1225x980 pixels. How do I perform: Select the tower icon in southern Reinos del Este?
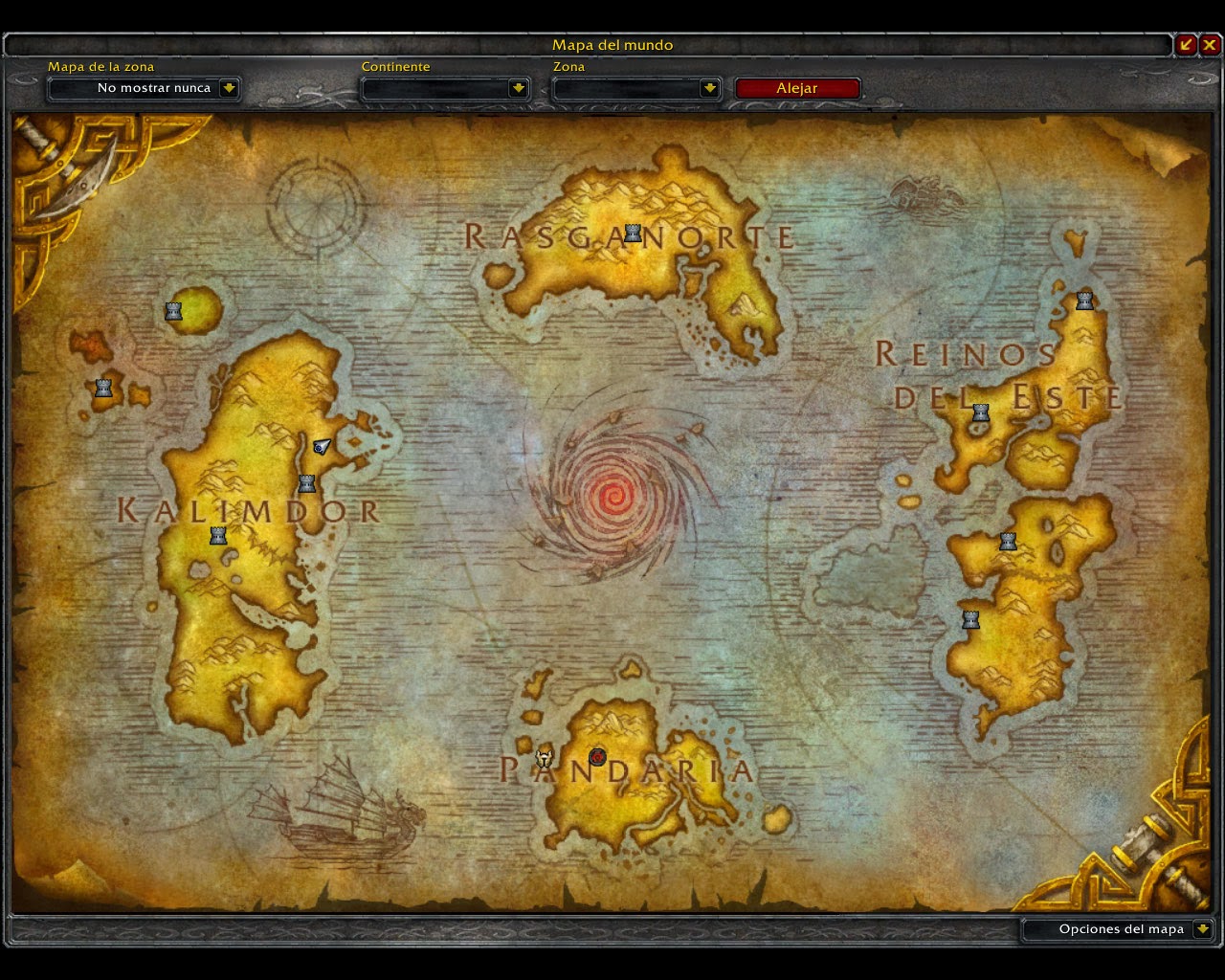coord(970,618)
